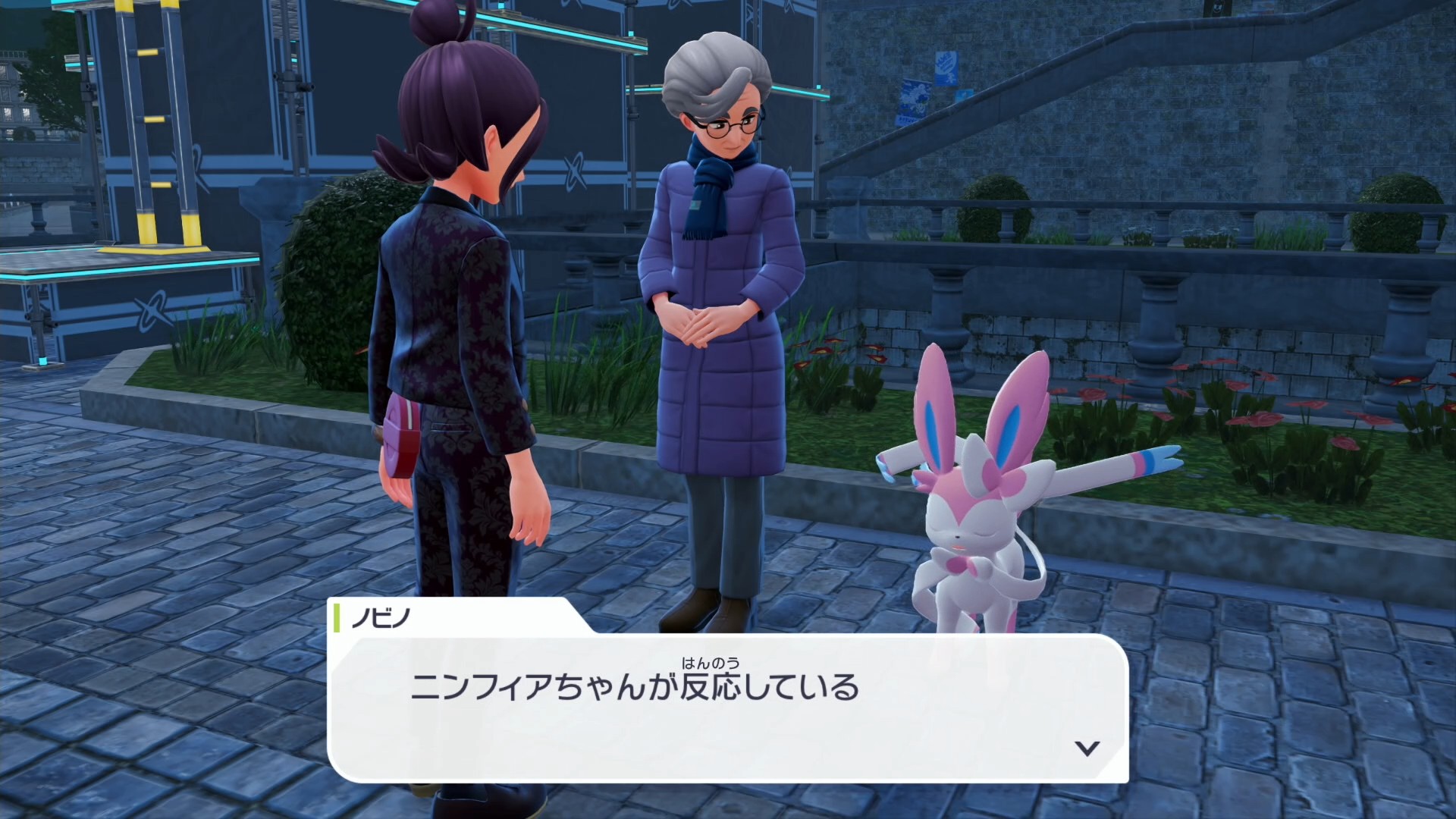Screen dimensions: 1456x819
Task: Advance the dialogue with the chevron arrow
Action: 1087,747
